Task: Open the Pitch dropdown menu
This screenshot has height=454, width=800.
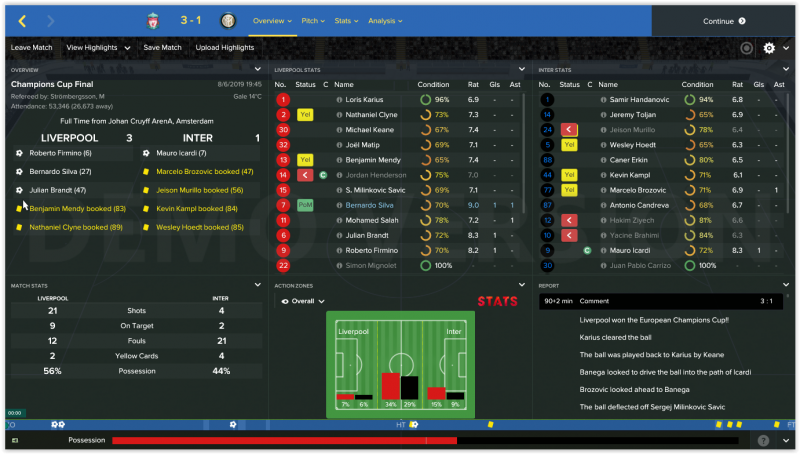Action: click(x=314, y=20)
